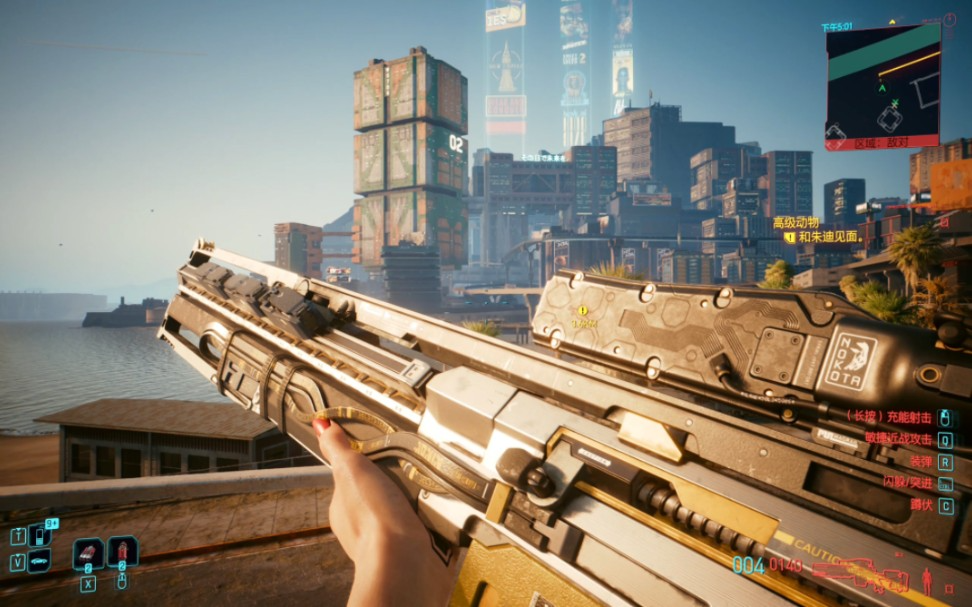Select the phone icon with 9+ badge
The width and height of the screenshot is (972, 607).
coord(40,535)
